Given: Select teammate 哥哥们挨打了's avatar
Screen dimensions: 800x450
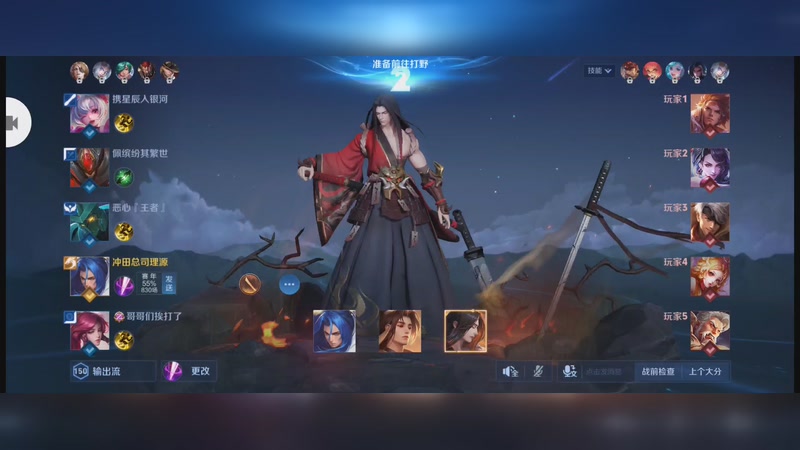Looking at the screenshot, I should (x=89, y=333).
